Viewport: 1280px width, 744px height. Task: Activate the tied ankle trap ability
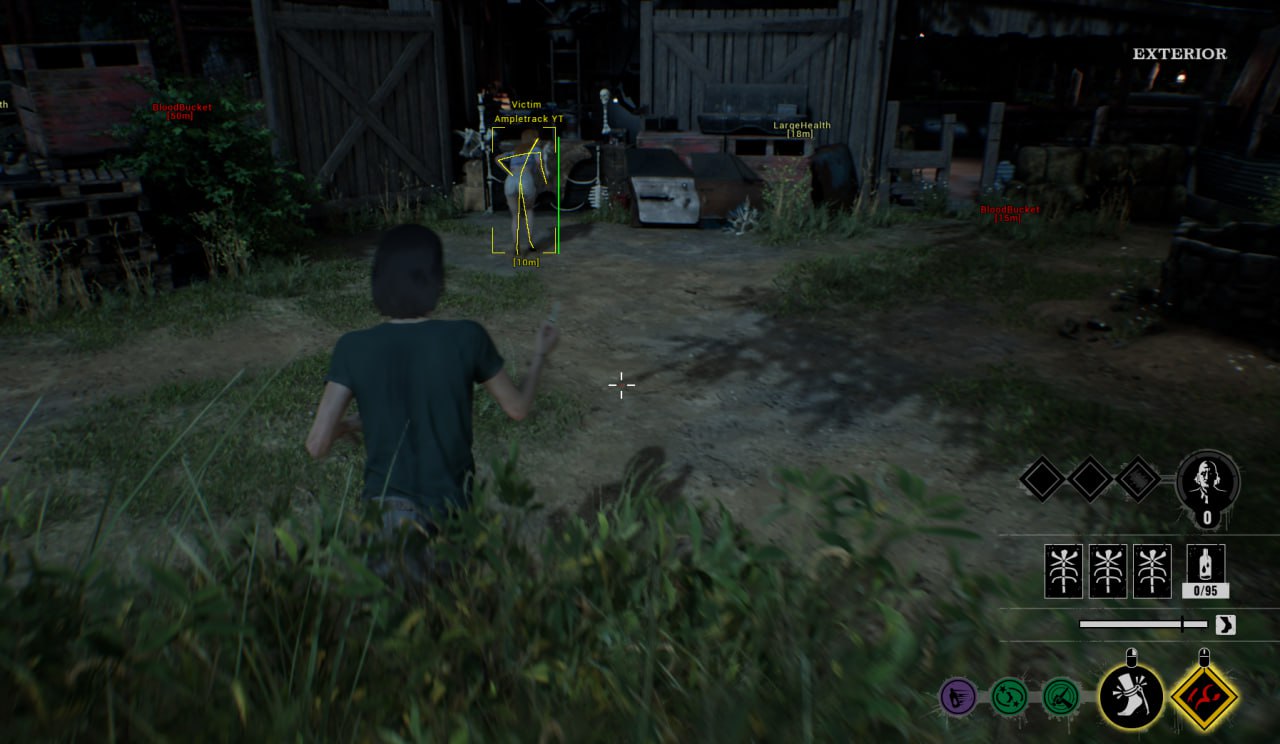click(x=1131, y=696)
